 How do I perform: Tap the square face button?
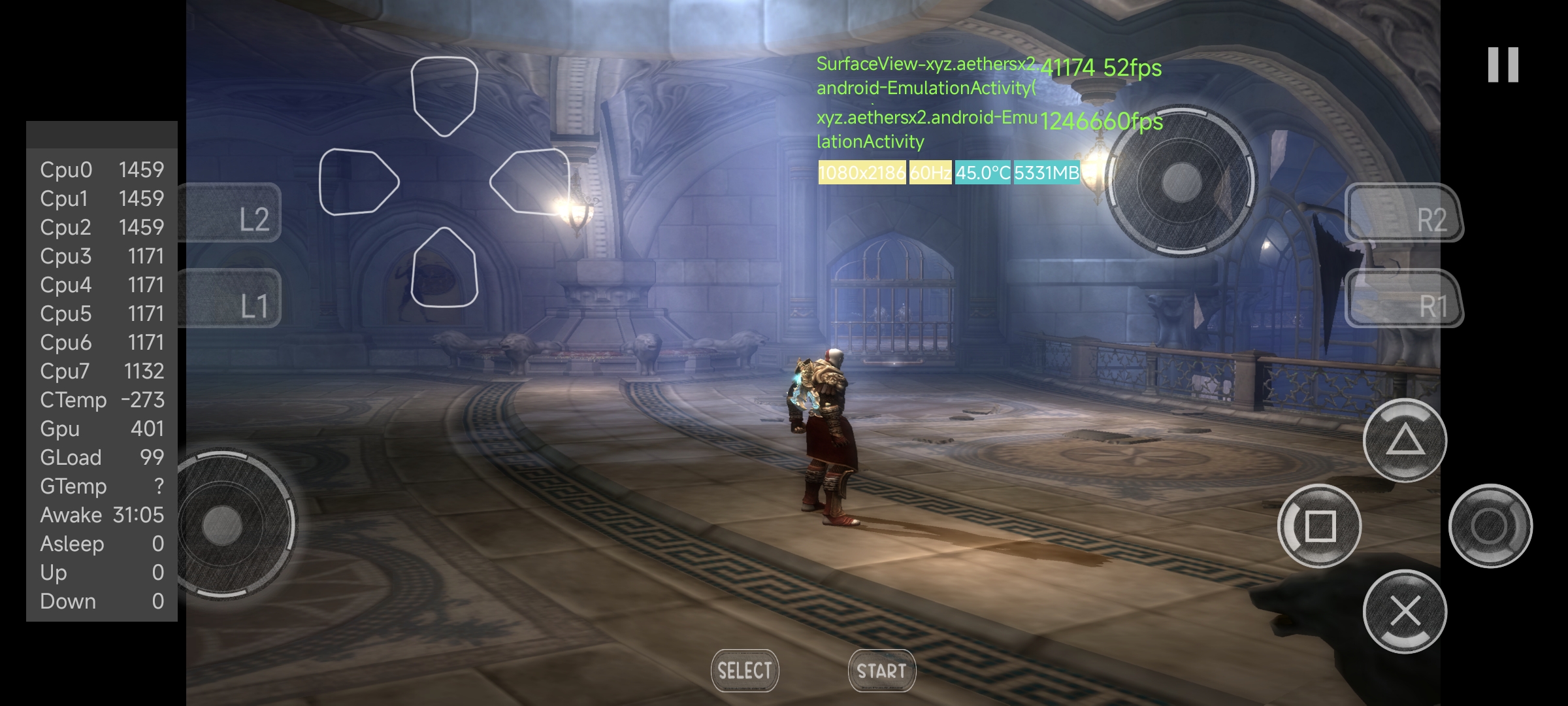point(1320,526)
